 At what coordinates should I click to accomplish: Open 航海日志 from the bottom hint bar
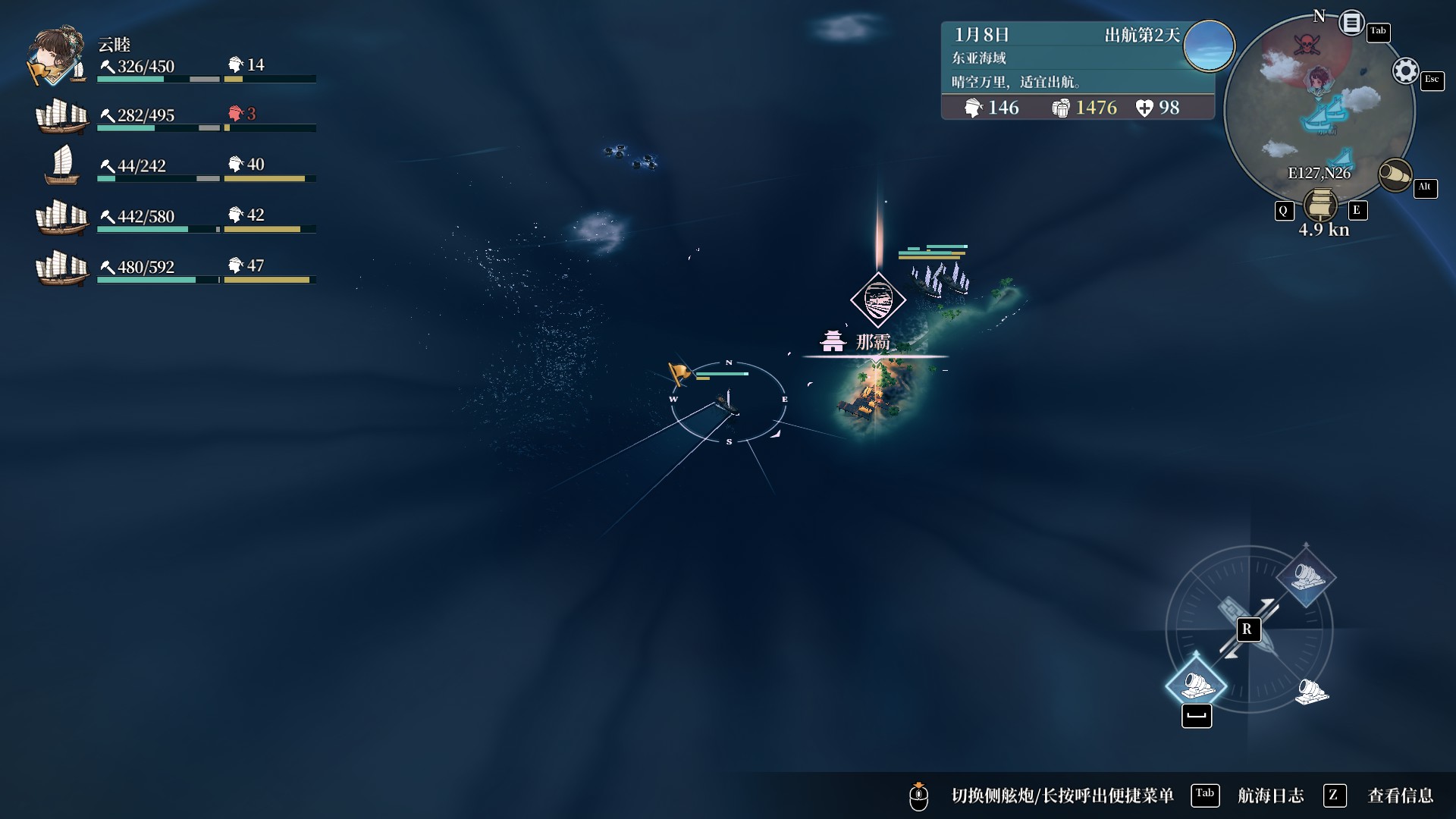[x=1272, y=795]
